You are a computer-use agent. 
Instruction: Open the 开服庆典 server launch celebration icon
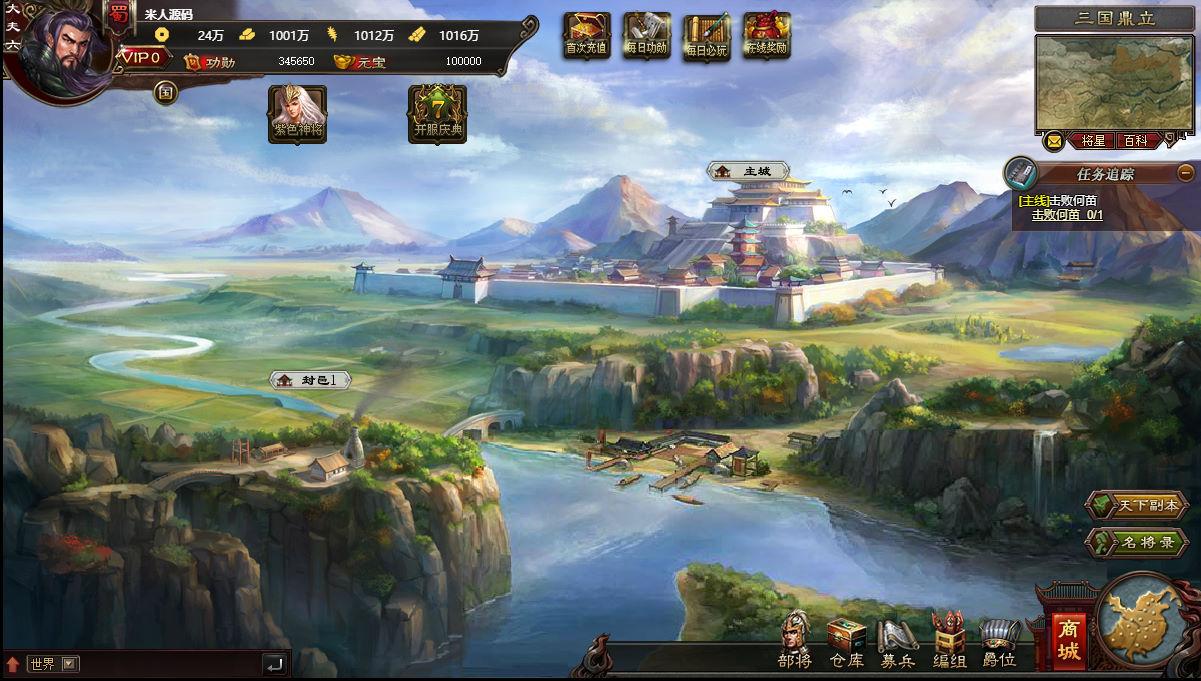(x=437, y=113)
